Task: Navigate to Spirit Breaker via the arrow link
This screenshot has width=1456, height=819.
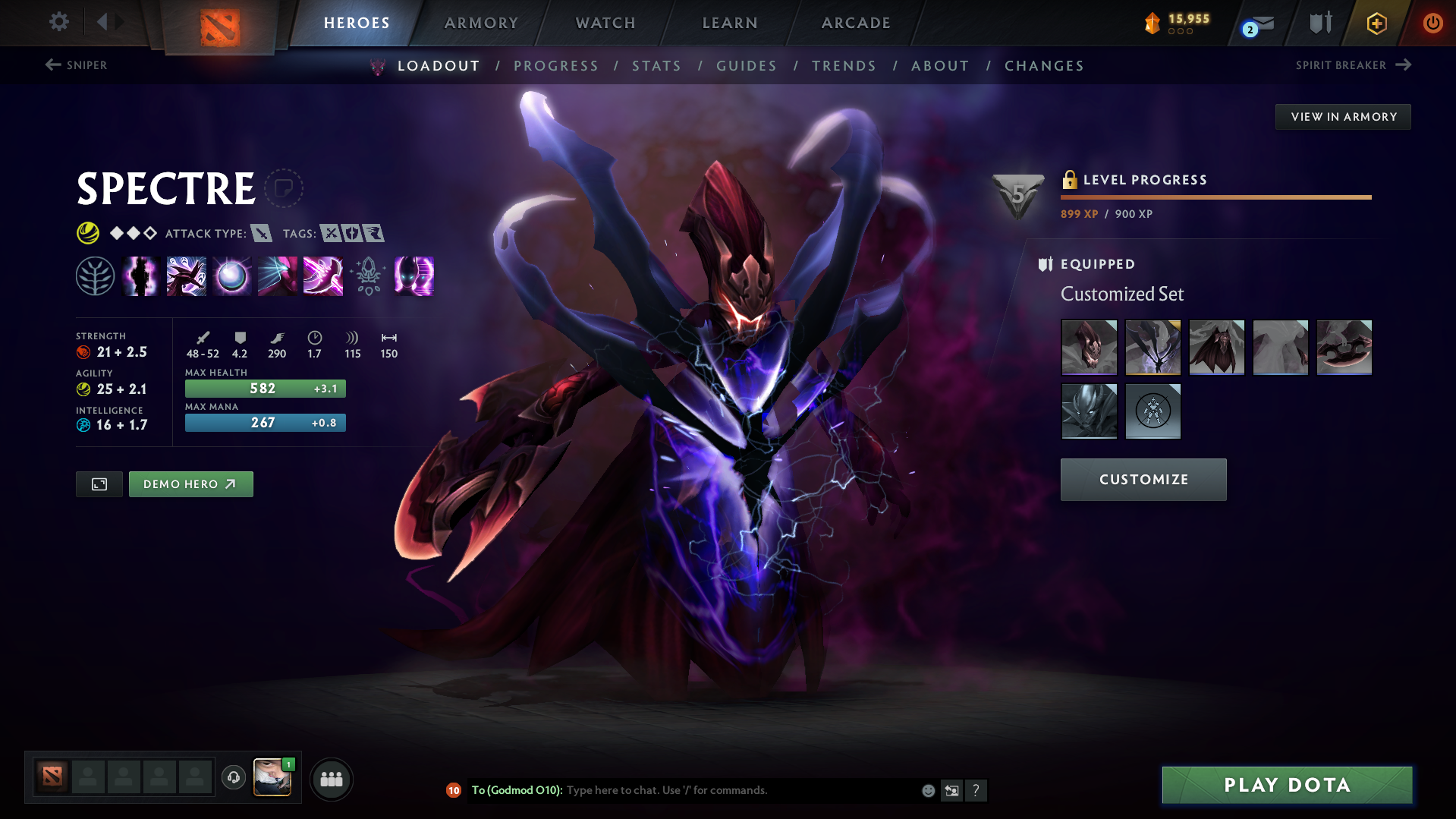Action: (1353, 65)
